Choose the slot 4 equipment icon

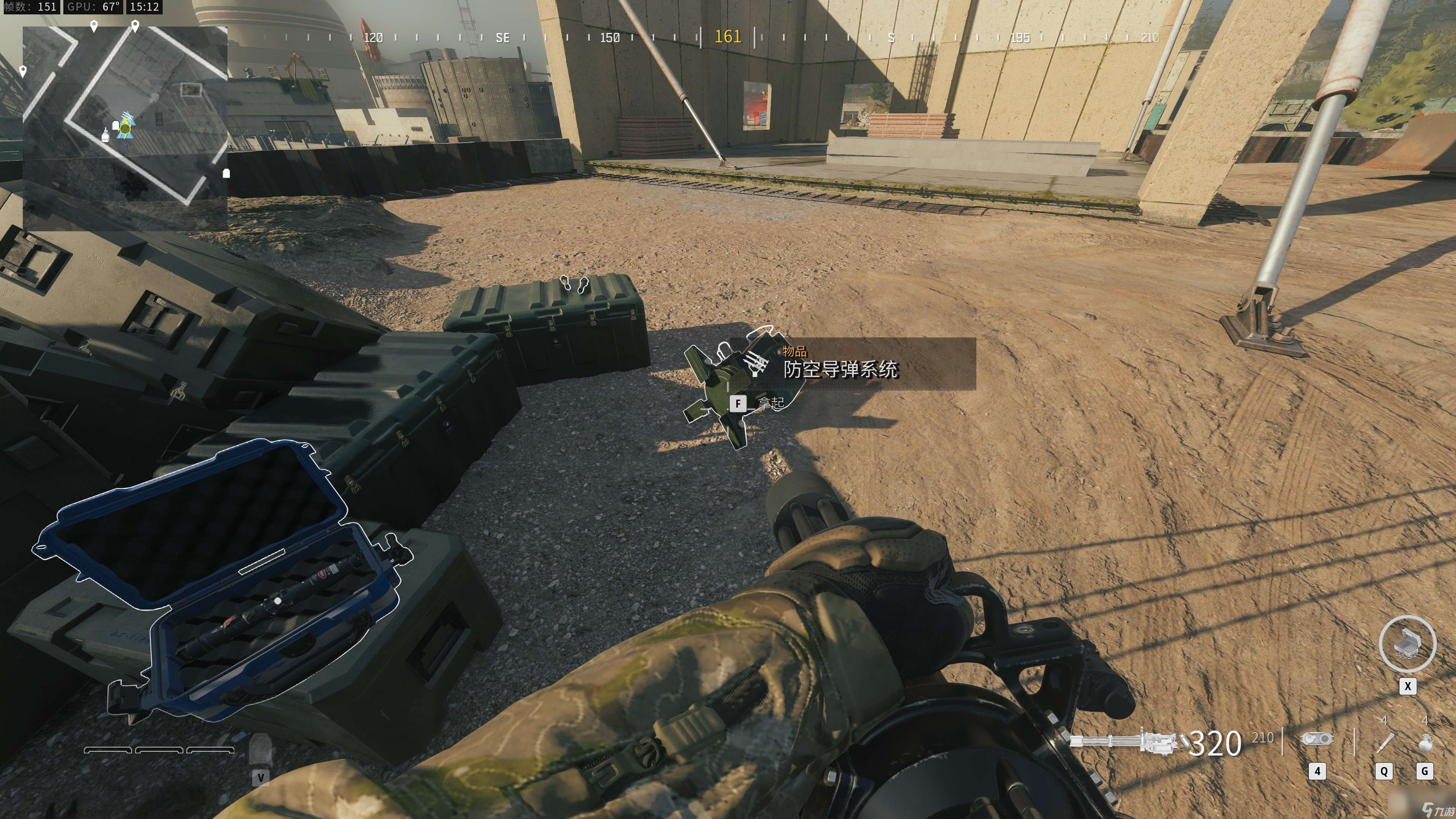tap(1317, 739)
